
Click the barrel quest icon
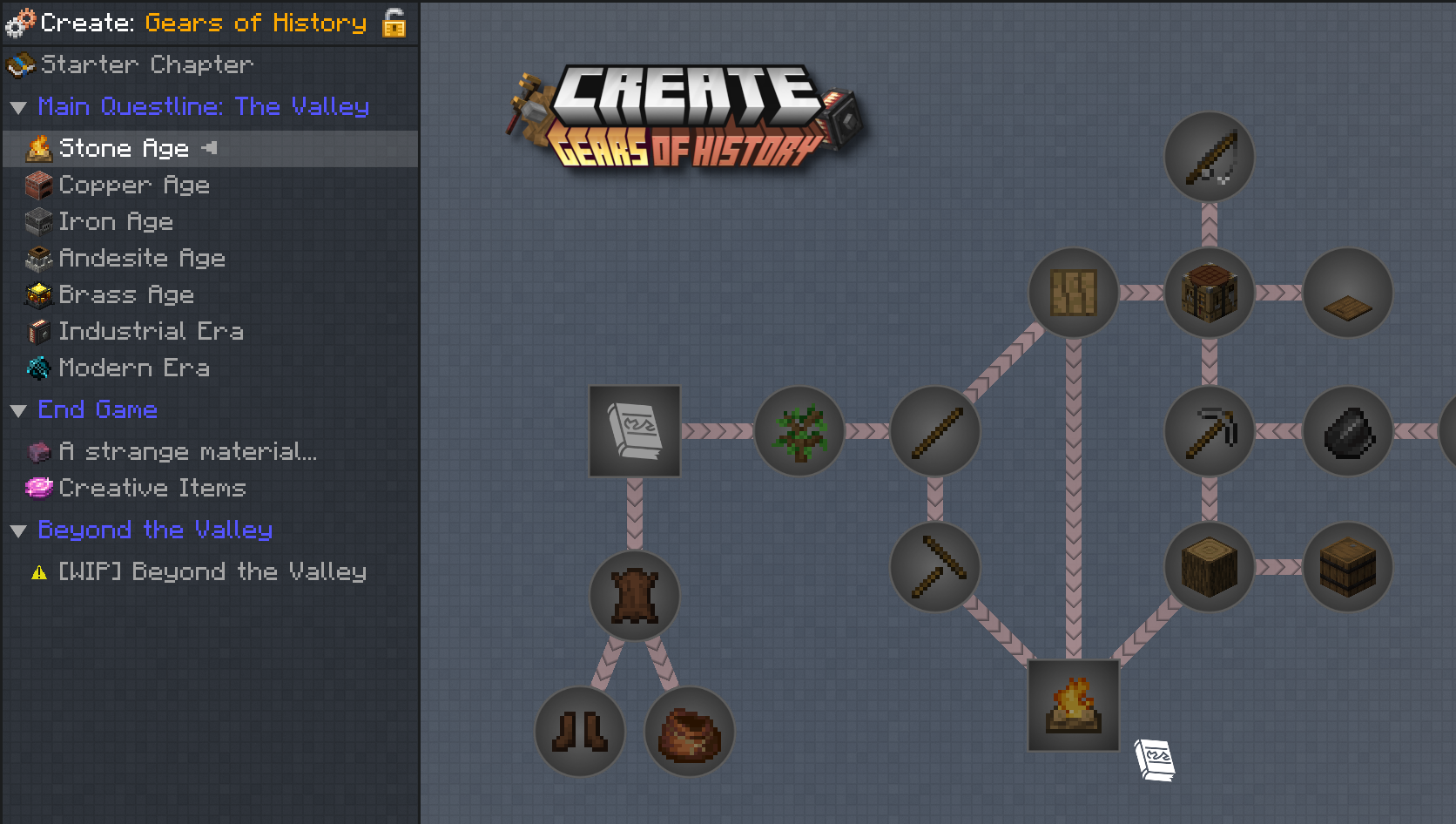(1347, 566)
